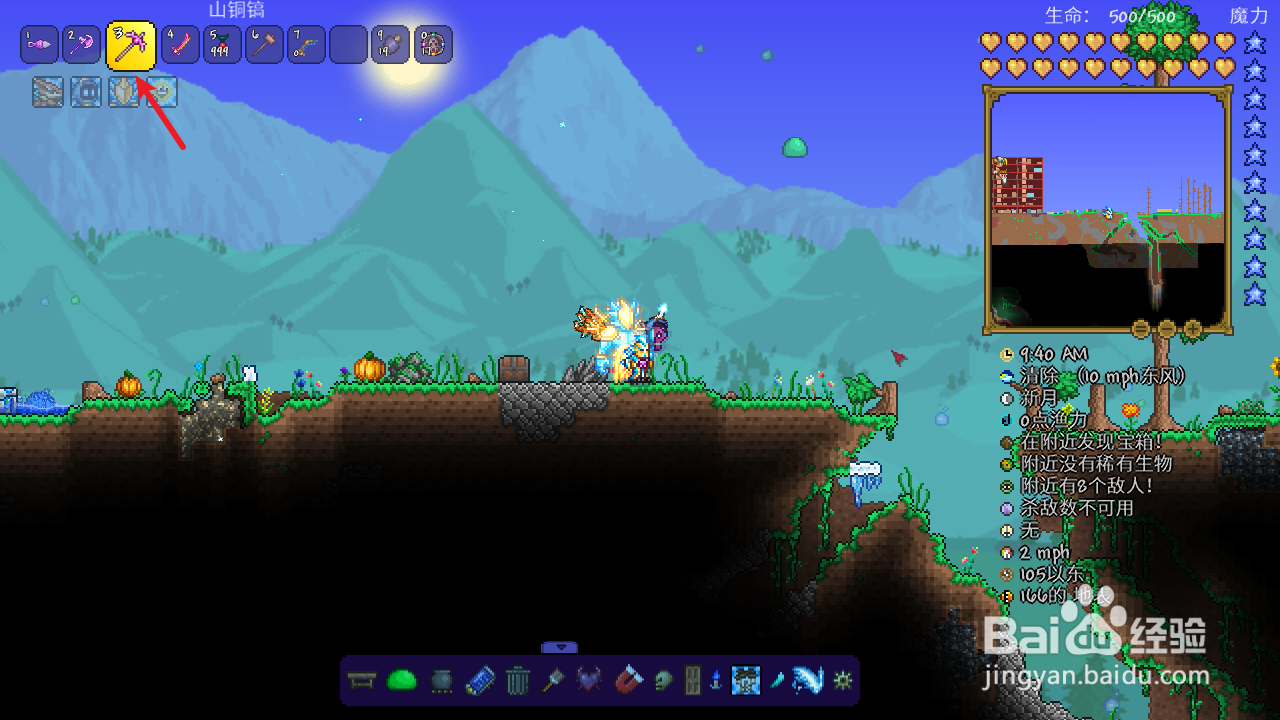Equip the pink sword in slot 4
1280x720 pixels.
[180, 45]
